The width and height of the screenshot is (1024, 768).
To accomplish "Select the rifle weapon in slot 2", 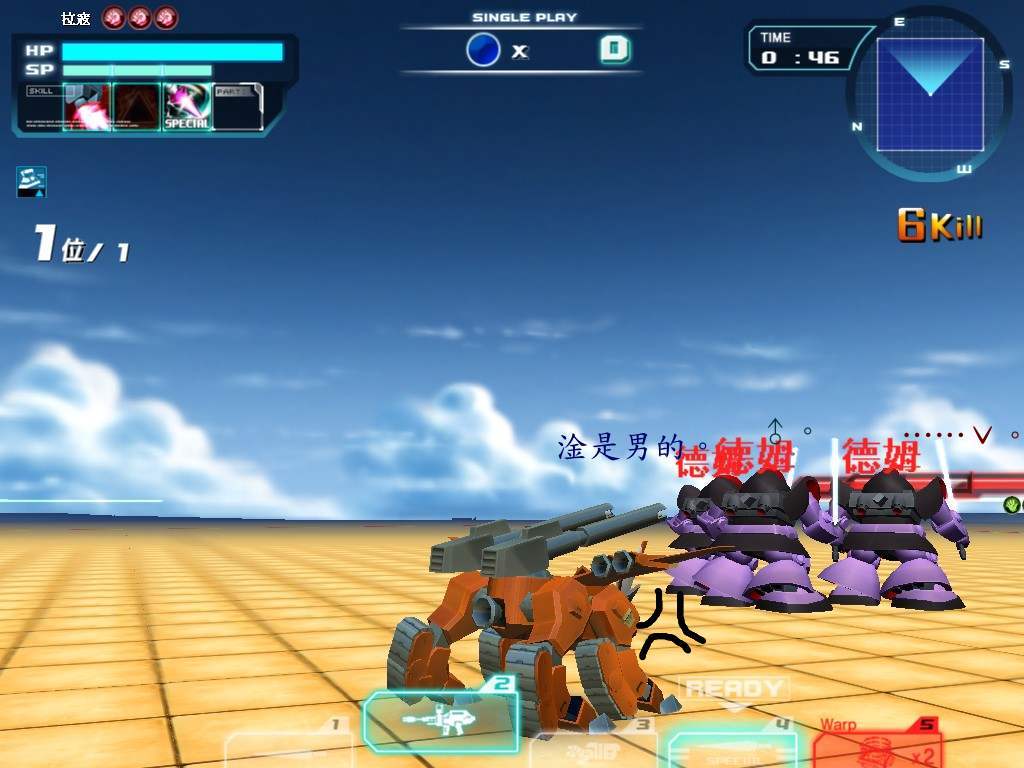I will tap(440, 720).
